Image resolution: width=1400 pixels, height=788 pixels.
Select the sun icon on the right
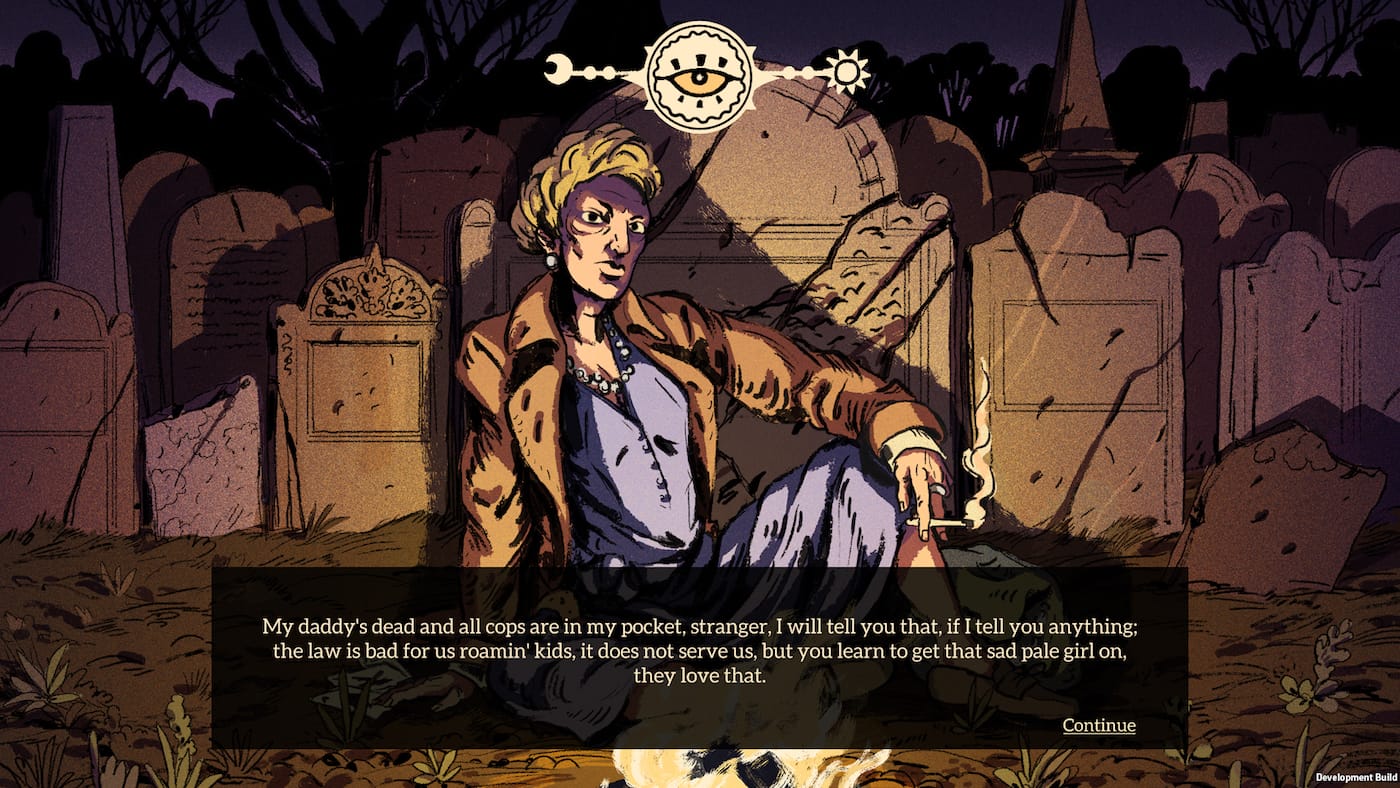coord(846,73)
